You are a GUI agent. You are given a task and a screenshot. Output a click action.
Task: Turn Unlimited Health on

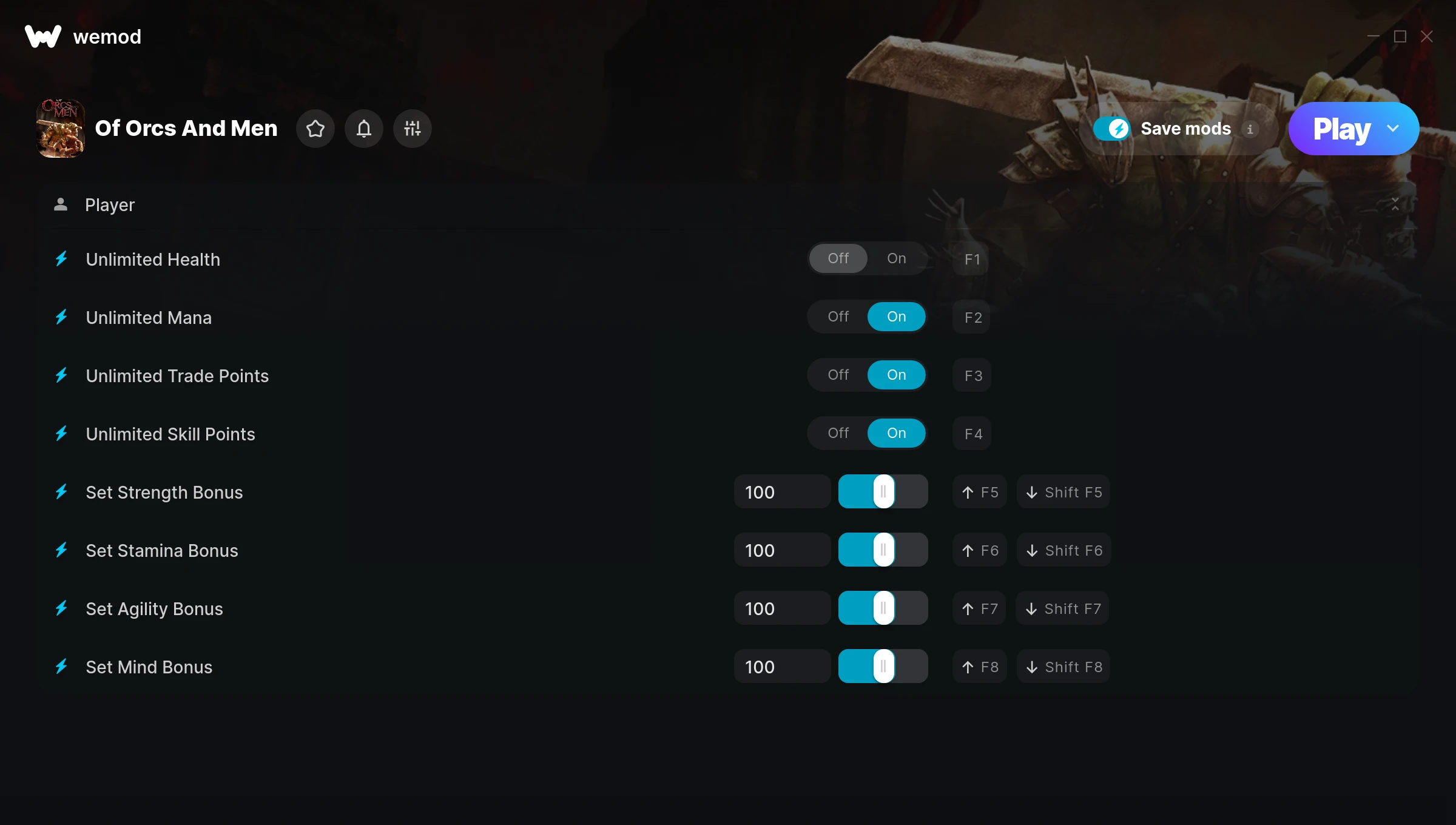coord(896,258)
